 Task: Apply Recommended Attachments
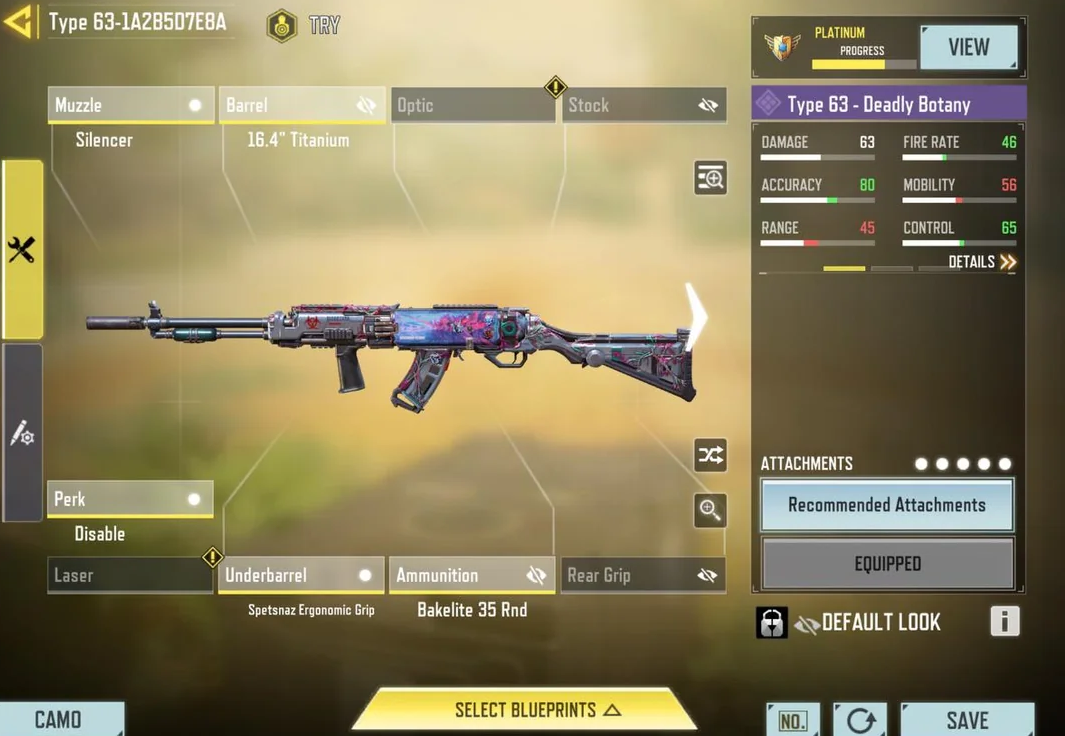pyautogui.click(x=887, y=505)
